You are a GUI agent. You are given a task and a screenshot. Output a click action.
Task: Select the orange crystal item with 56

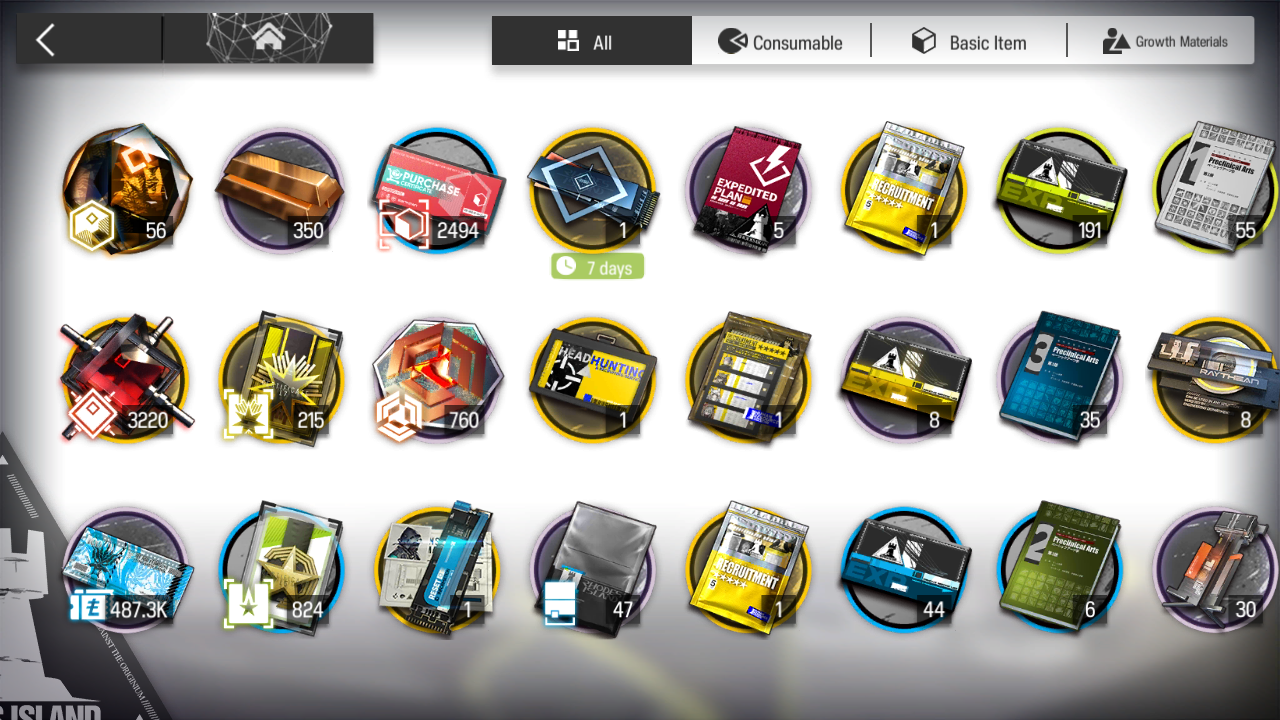coord(125,190)
